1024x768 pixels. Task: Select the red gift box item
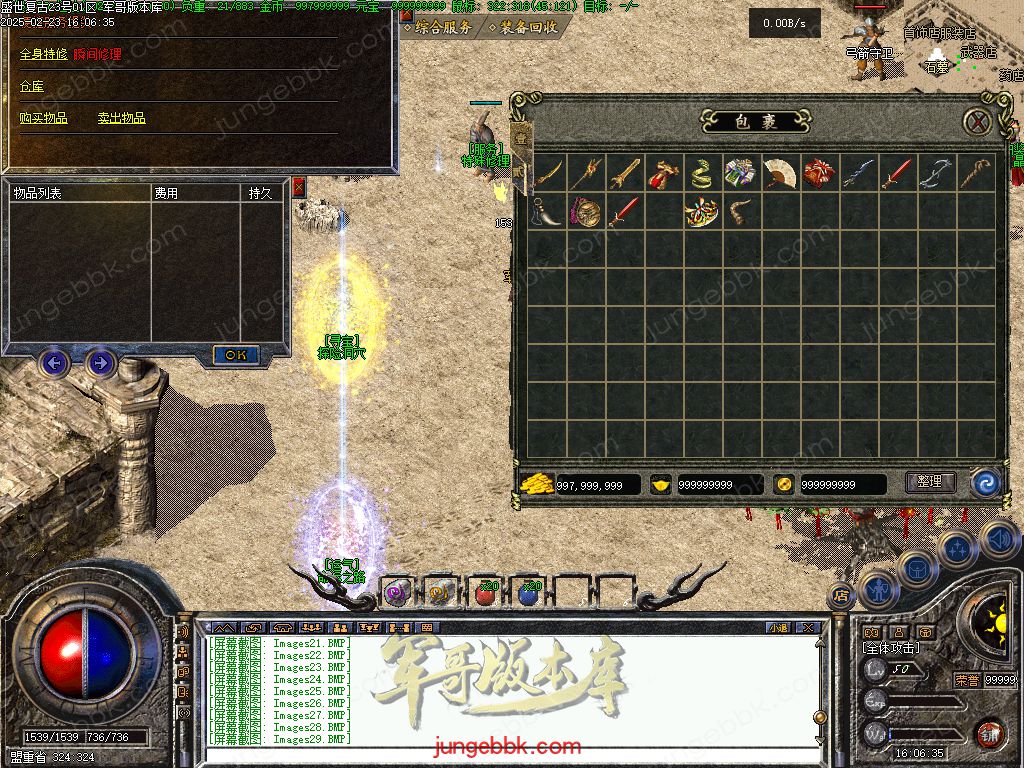[819, 174]
